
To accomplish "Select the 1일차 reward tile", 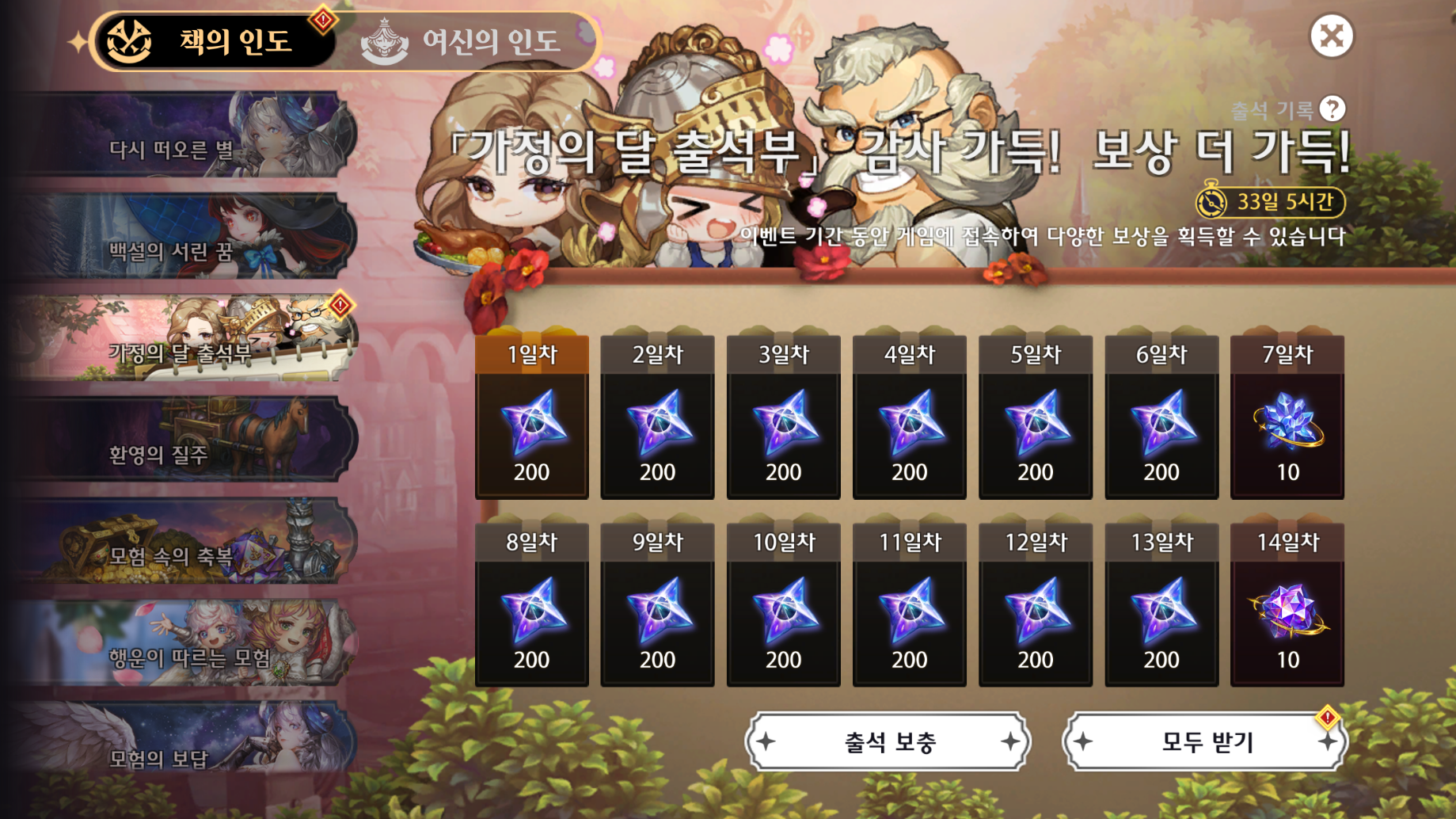I will pos(531,418).
